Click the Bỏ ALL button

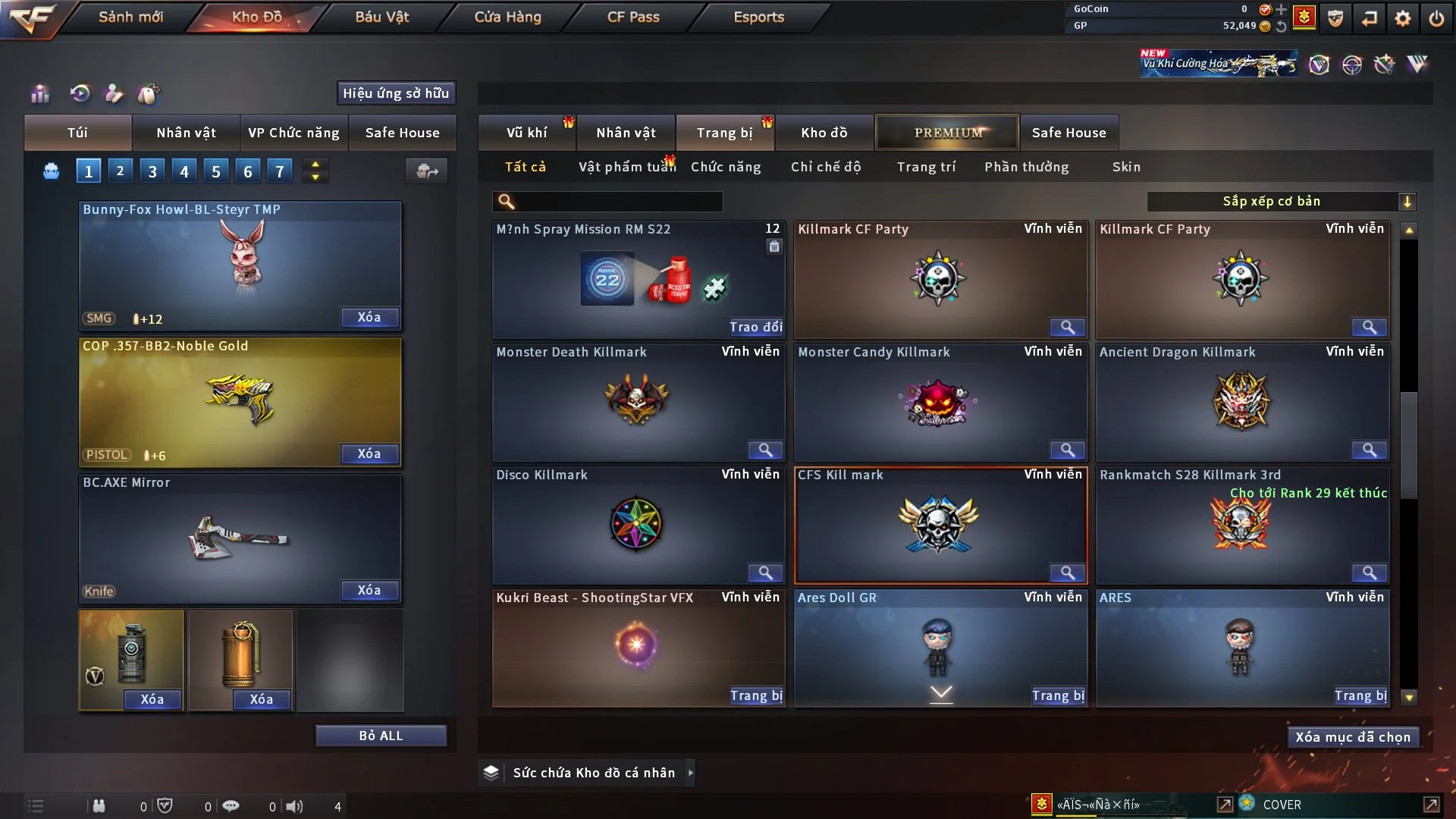click(381, 736)
